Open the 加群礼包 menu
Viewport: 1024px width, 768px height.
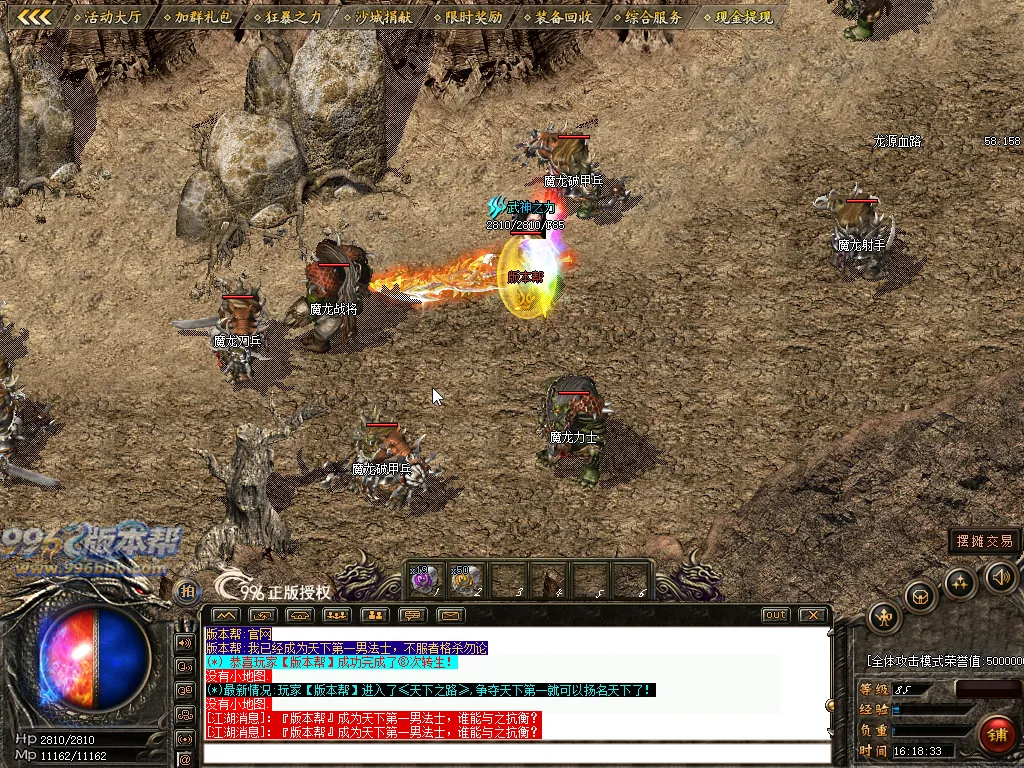[197, 17]
